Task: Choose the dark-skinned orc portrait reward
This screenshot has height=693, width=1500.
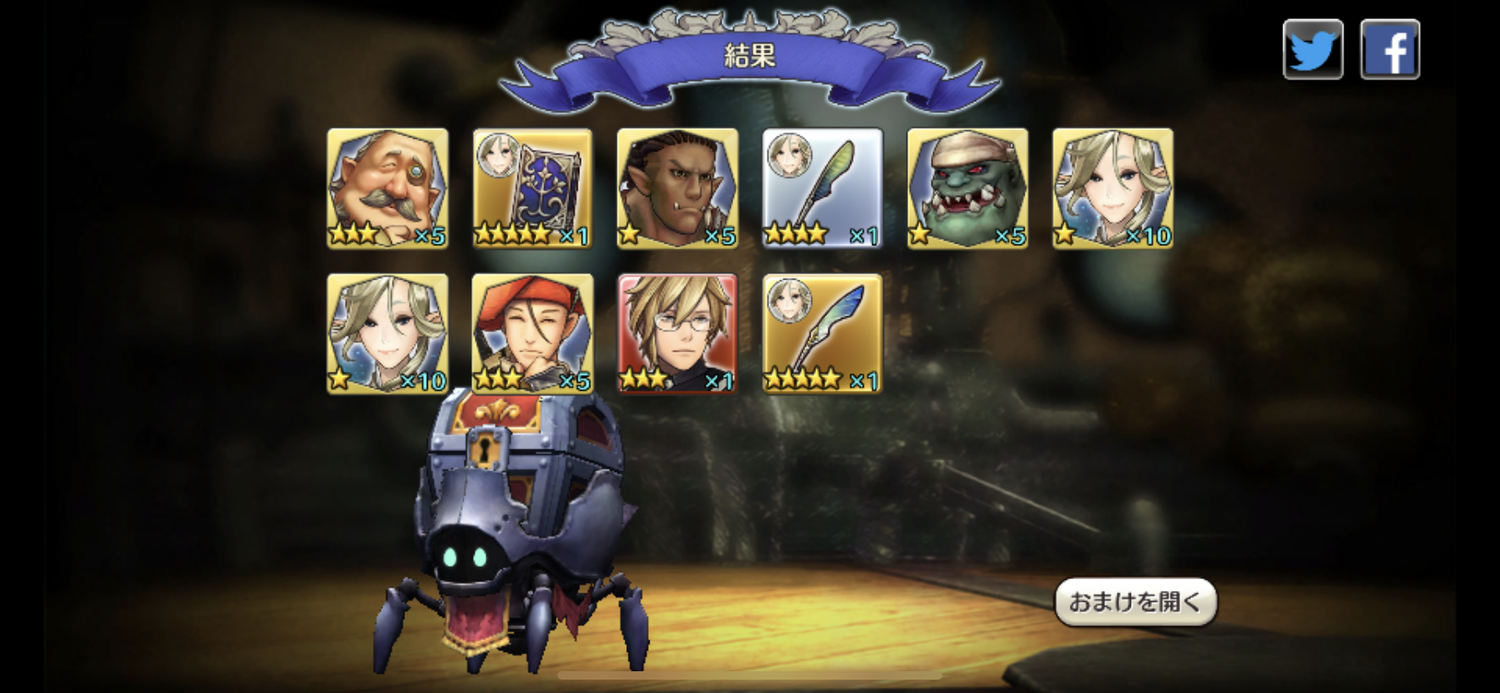Action: point(677,188)
